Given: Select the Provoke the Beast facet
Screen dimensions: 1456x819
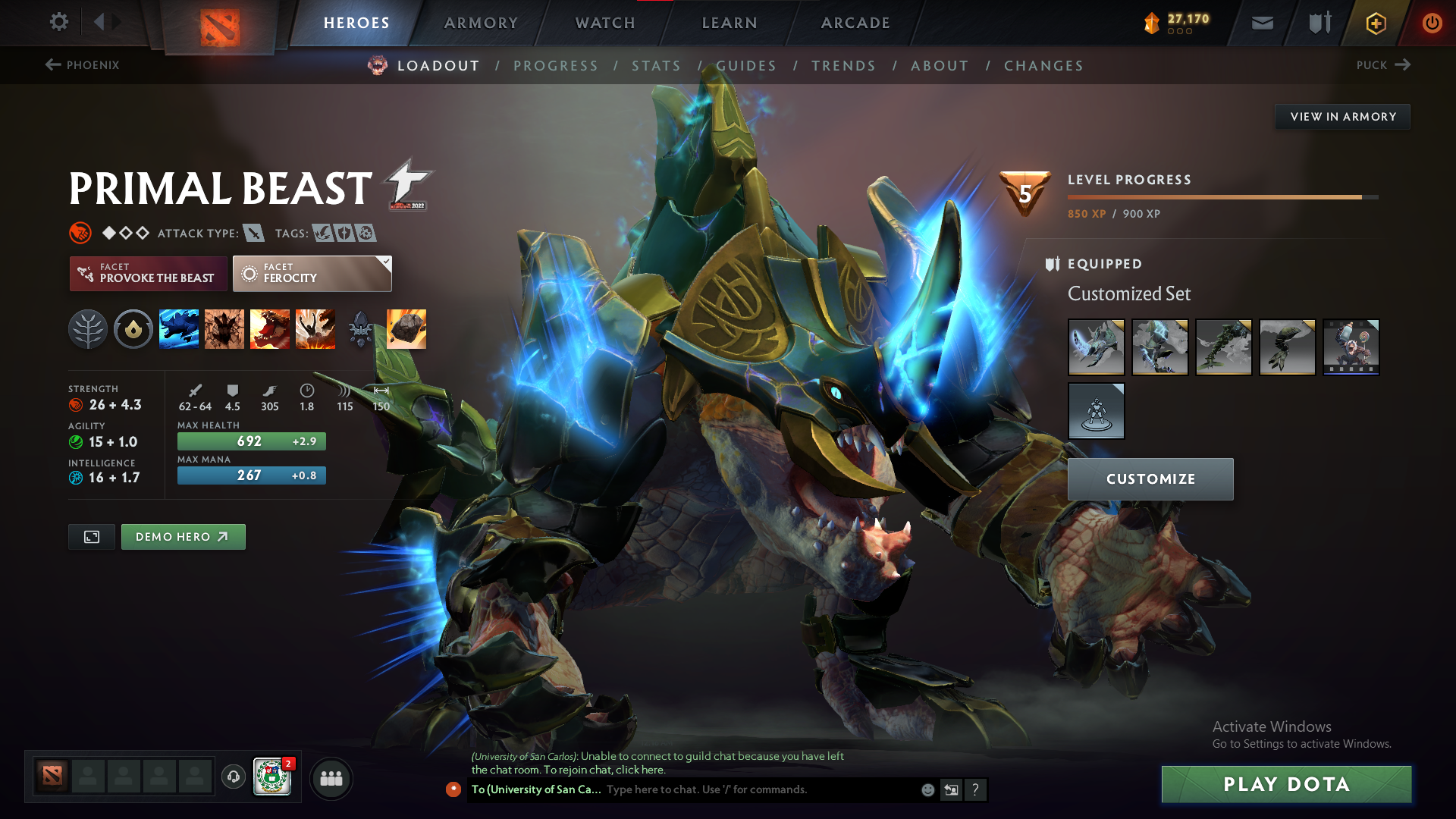Looking at the screenshot, I should 148,273.
